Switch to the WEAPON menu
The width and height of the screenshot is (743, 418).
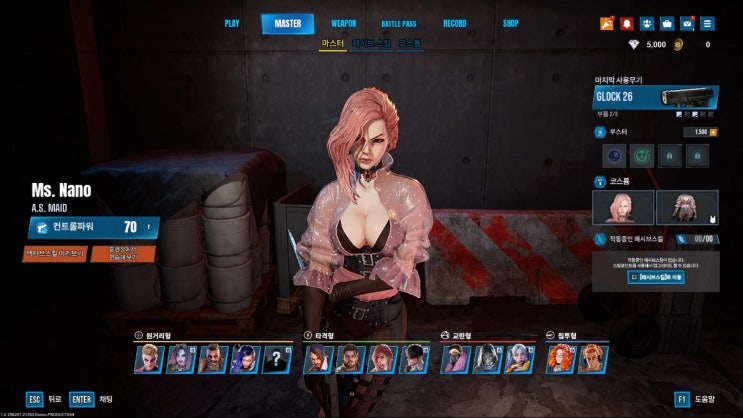pyautogui.click(x=343, y=23)
